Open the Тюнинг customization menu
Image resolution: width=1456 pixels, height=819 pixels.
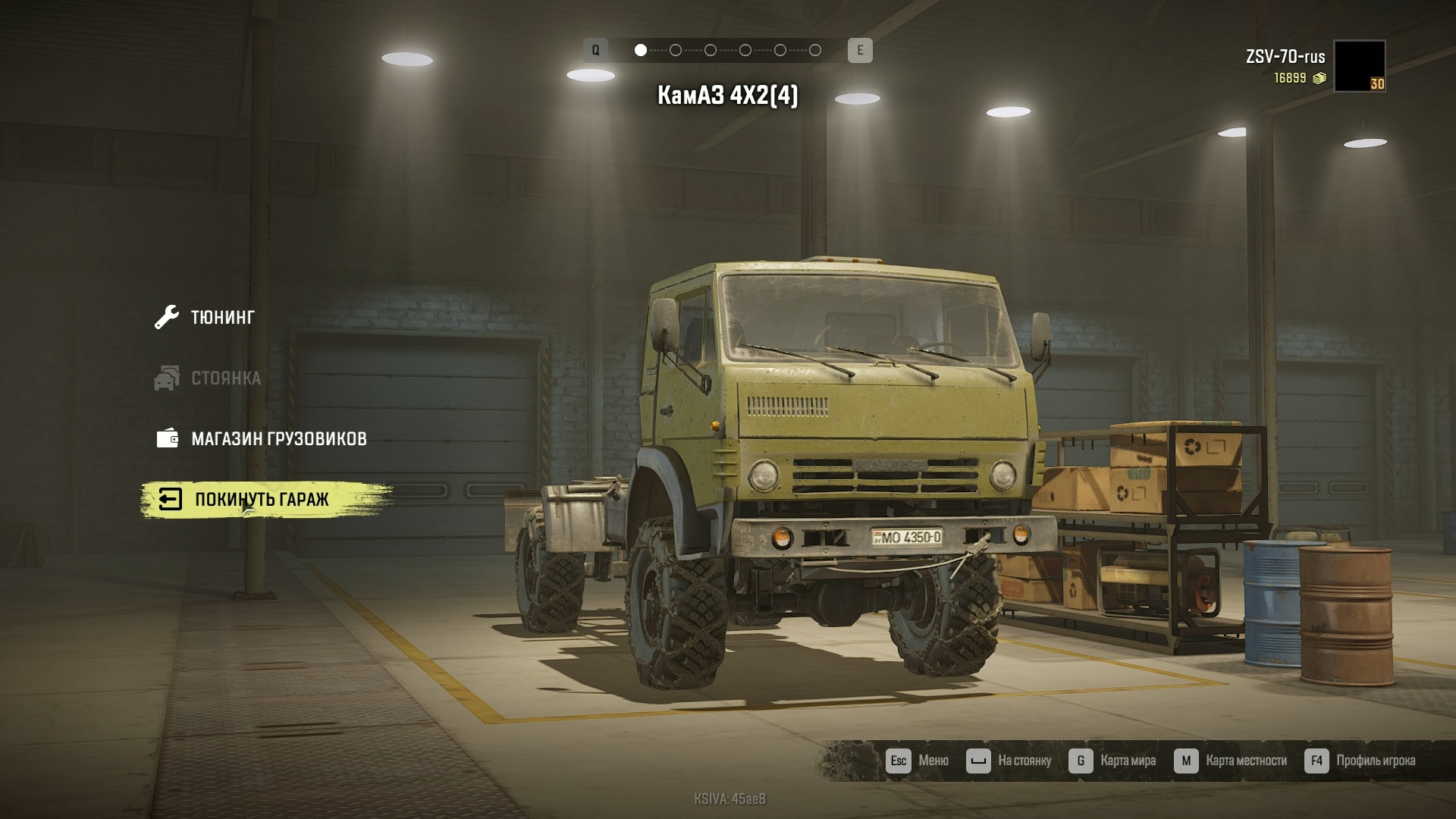221,317
